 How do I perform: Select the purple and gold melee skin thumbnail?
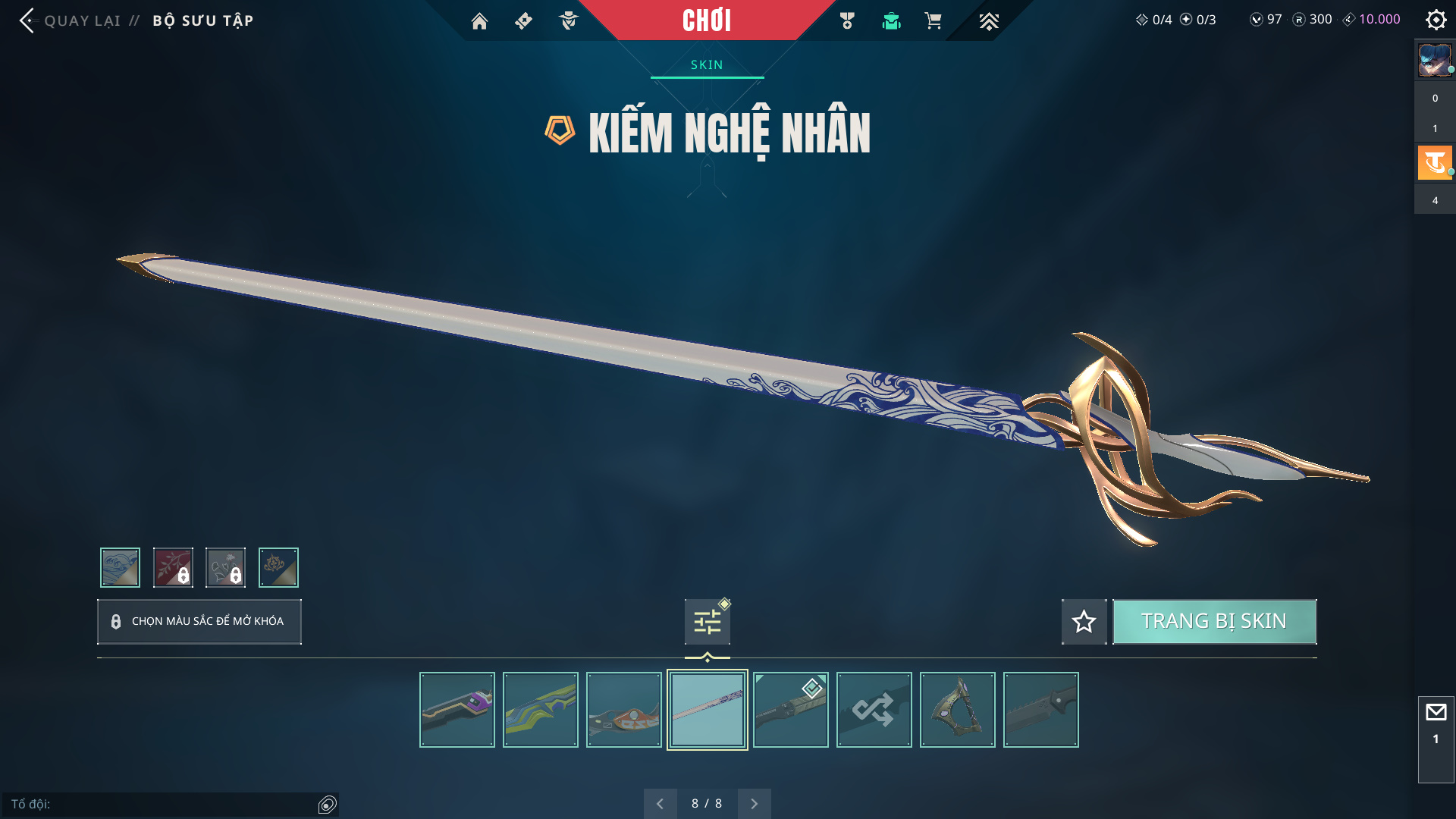[457, 710]
